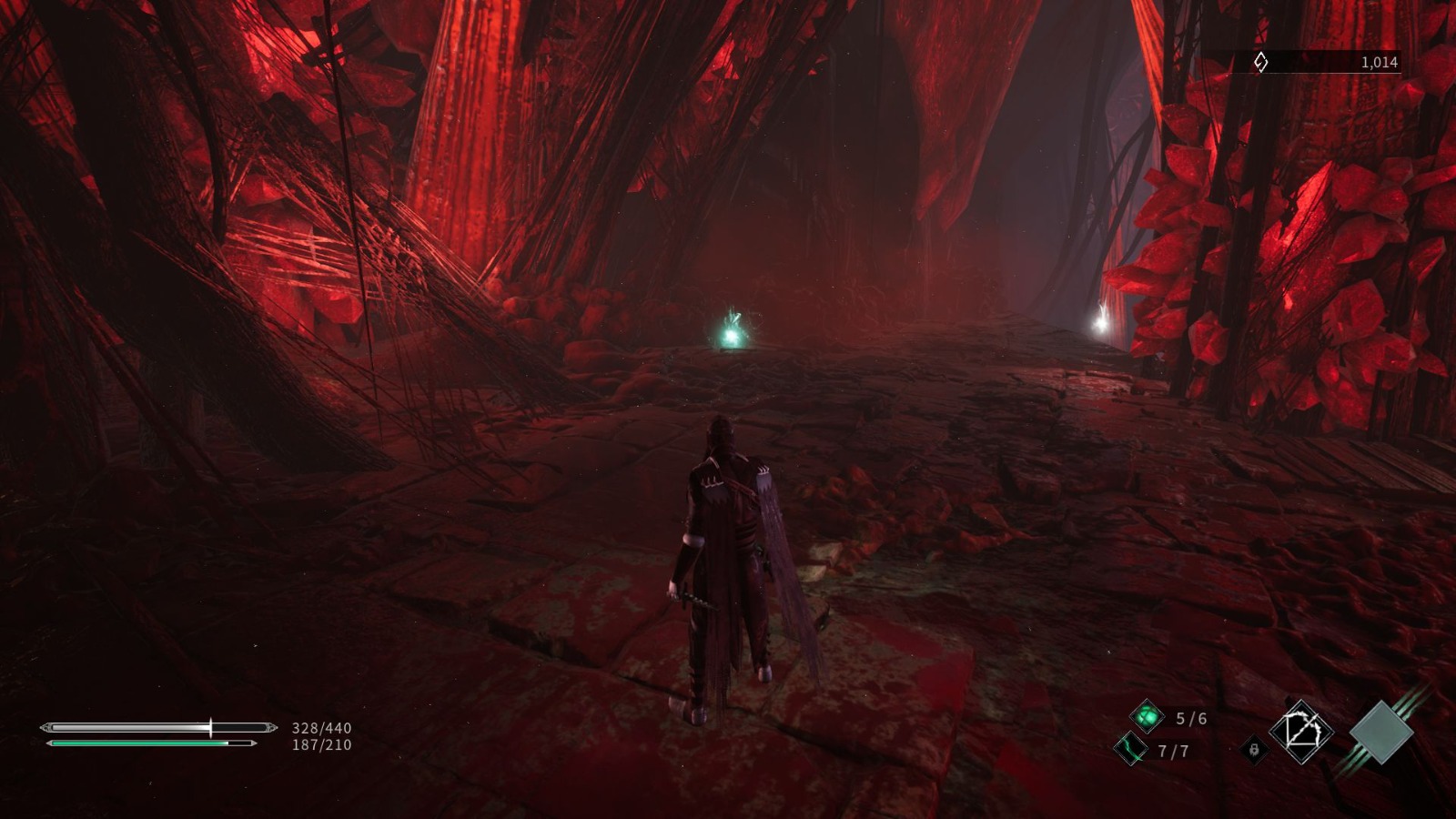
Task: Click the feather item icon showing 7/7
Action: [1132, 749]
